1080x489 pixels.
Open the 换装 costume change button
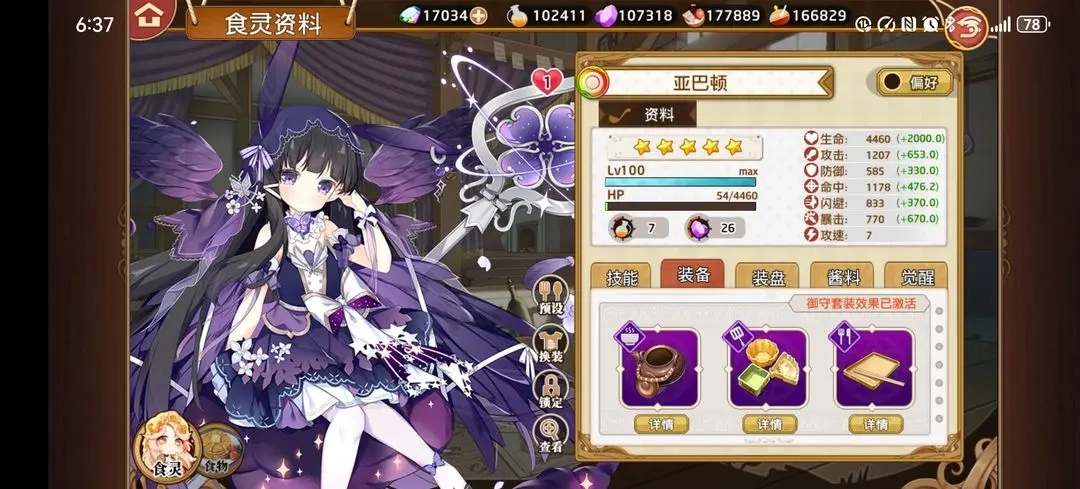coord(551,345)
